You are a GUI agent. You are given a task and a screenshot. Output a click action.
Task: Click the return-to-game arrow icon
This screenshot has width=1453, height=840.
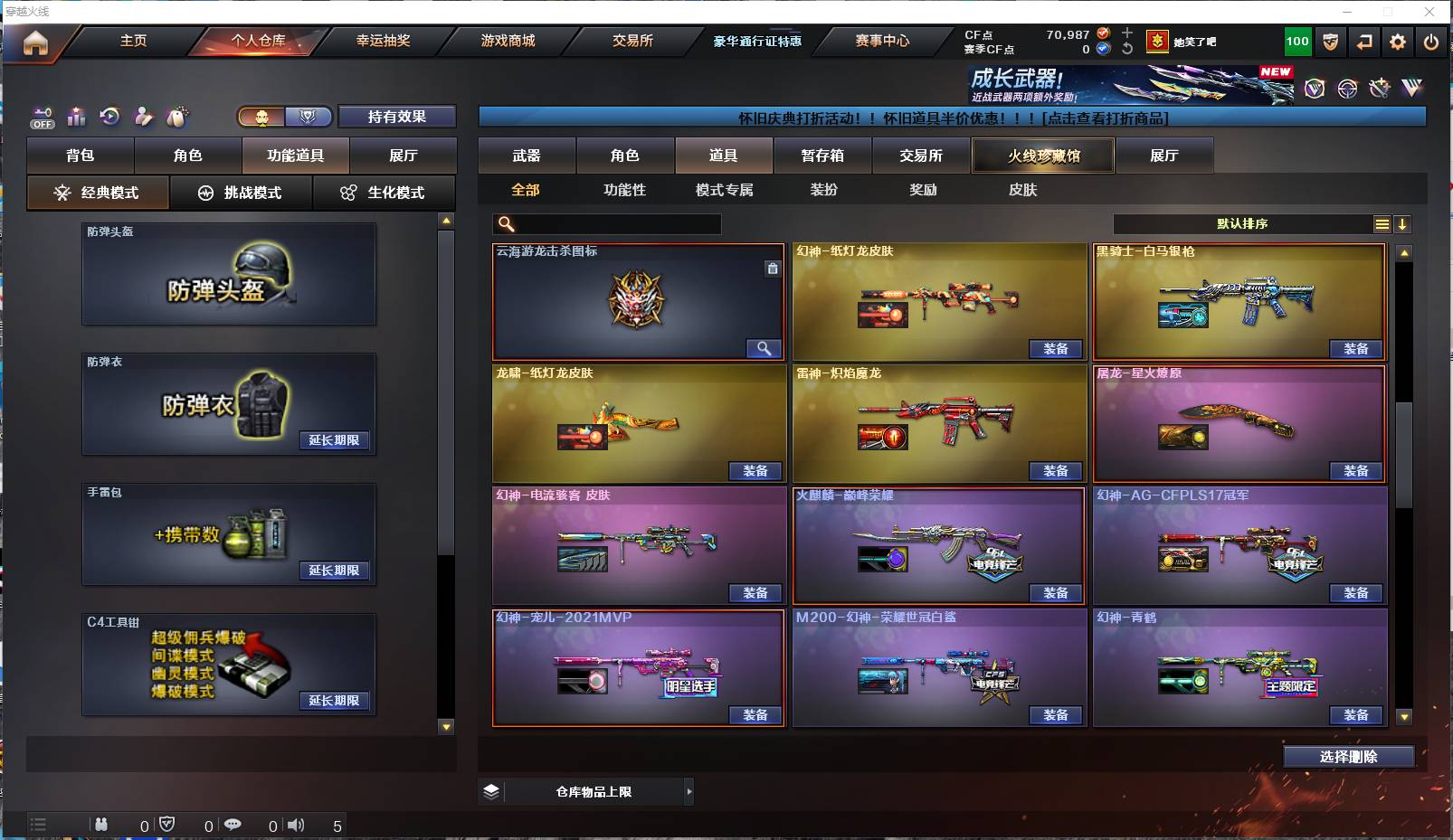(1364, 41)
